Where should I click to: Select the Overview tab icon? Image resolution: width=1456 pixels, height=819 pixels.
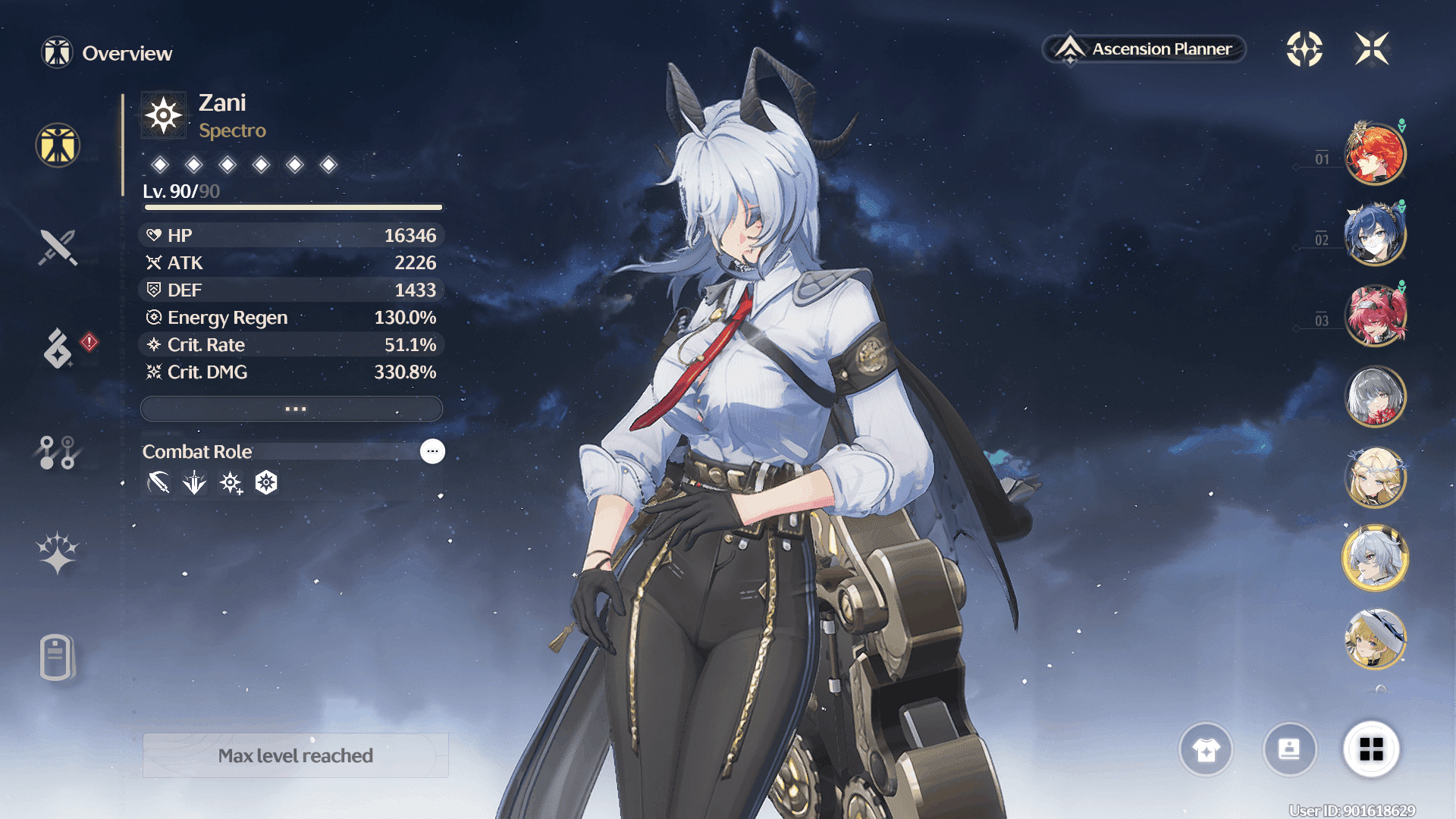[x=58, y=145]
